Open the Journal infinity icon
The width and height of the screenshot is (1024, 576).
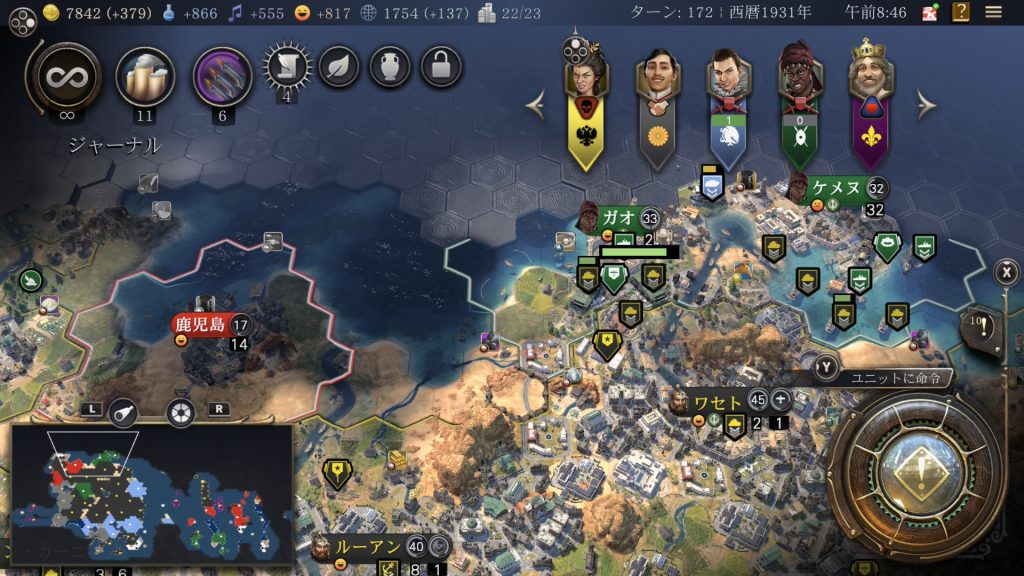[67, 76]
